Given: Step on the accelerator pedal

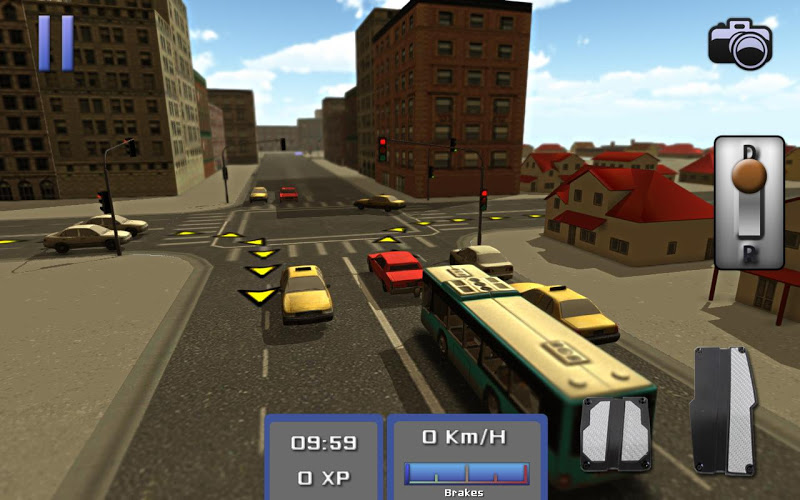Looking at the screenshot, I should [726, 410].
